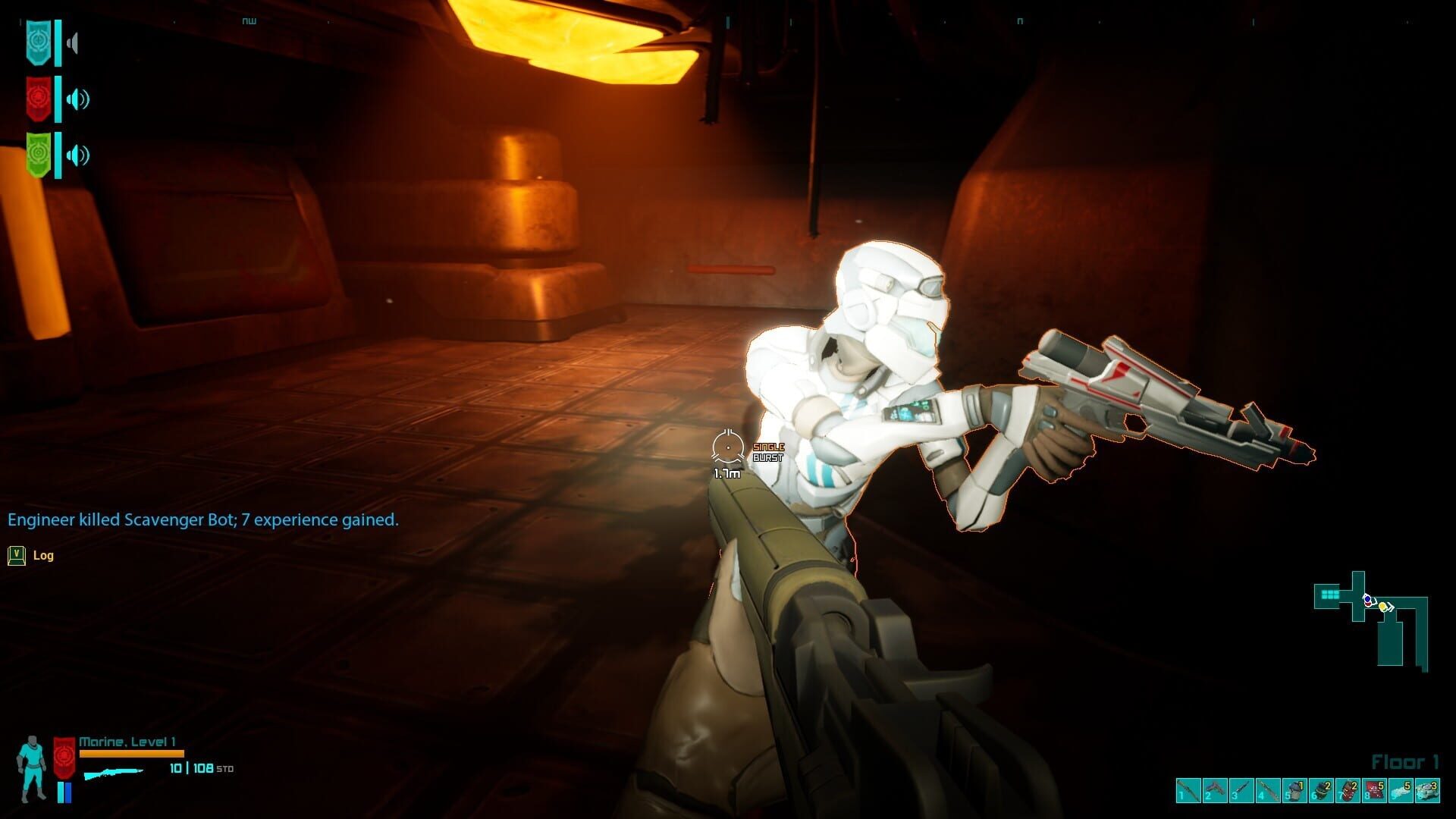Select the armor item in hotbar slot 5

1294,790
